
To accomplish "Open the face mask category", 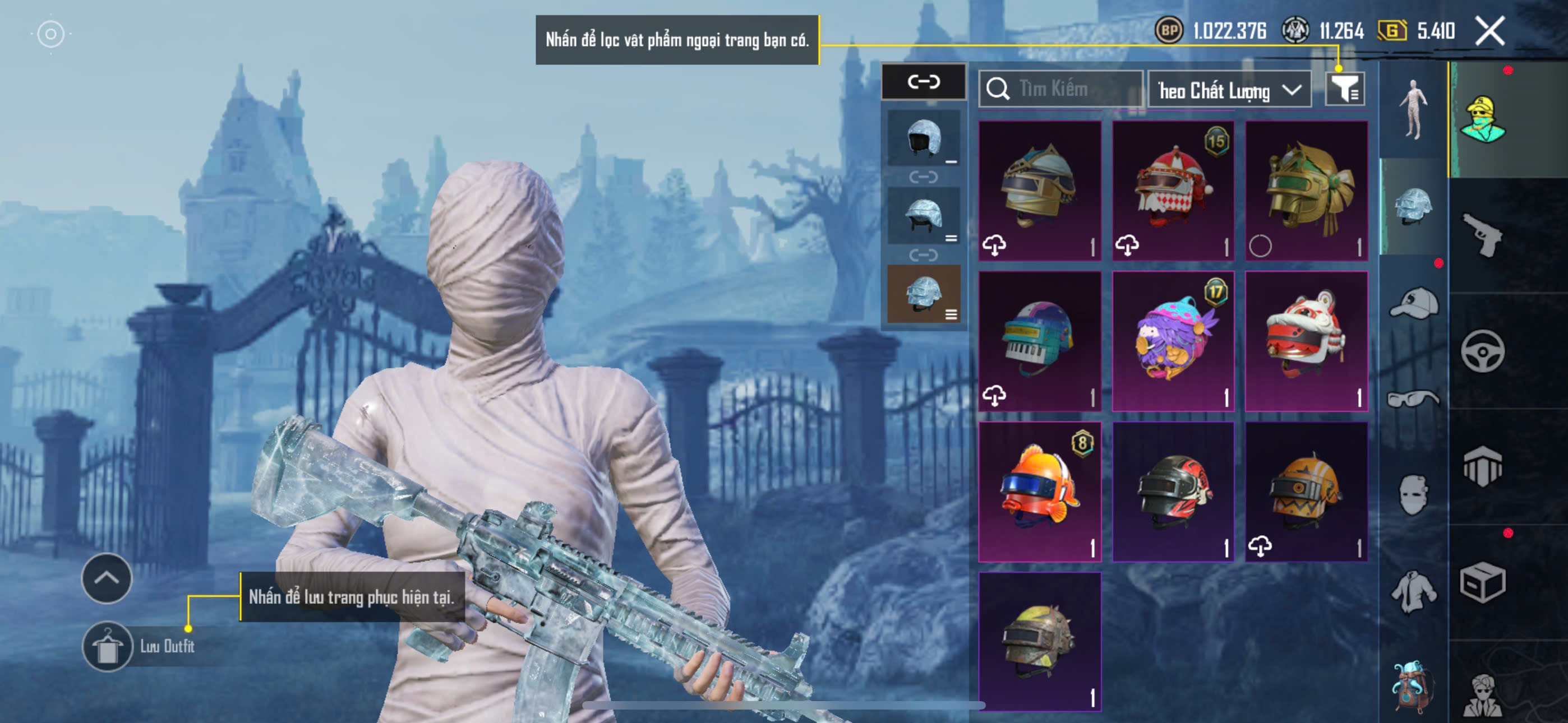I will 1413,494.
